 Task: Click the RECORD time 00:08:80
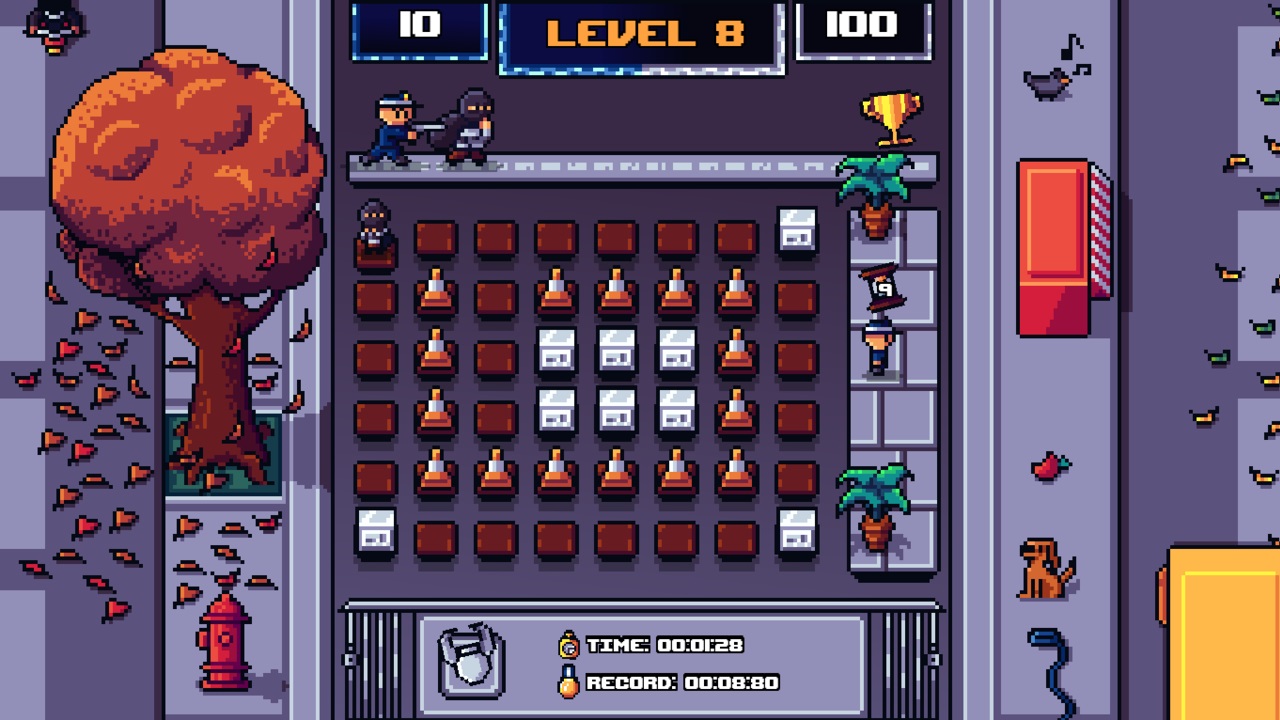pyautogui.click(x=732, y=680)
